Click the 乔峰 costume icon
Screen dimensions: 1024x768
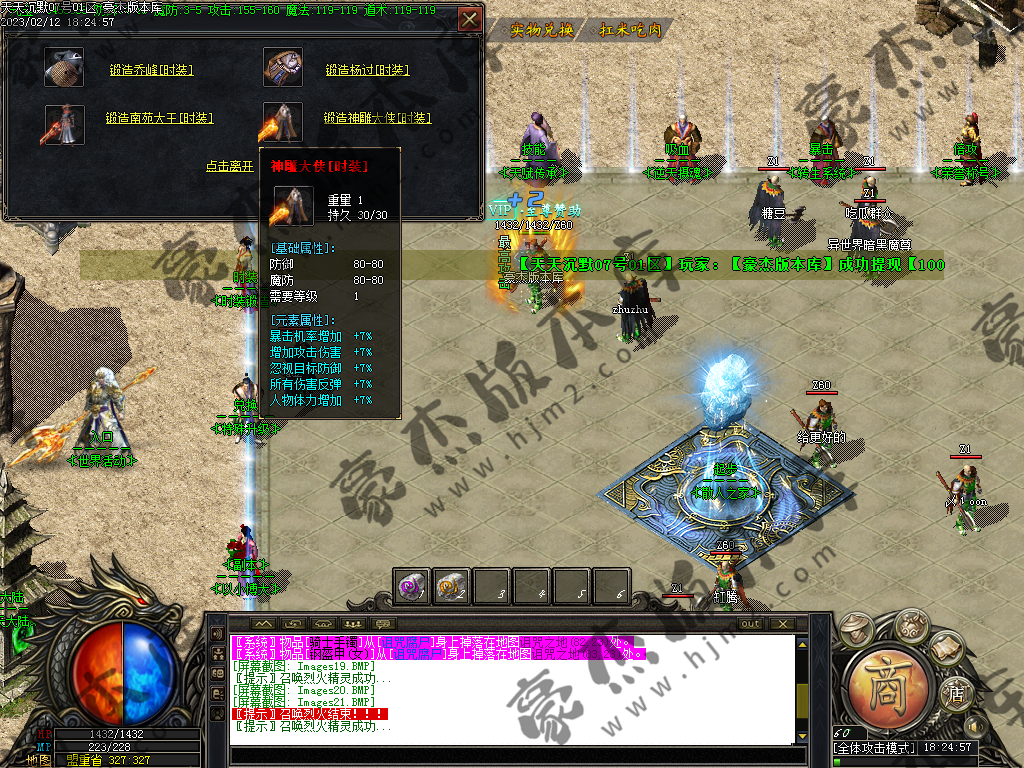tap(64, 68)
